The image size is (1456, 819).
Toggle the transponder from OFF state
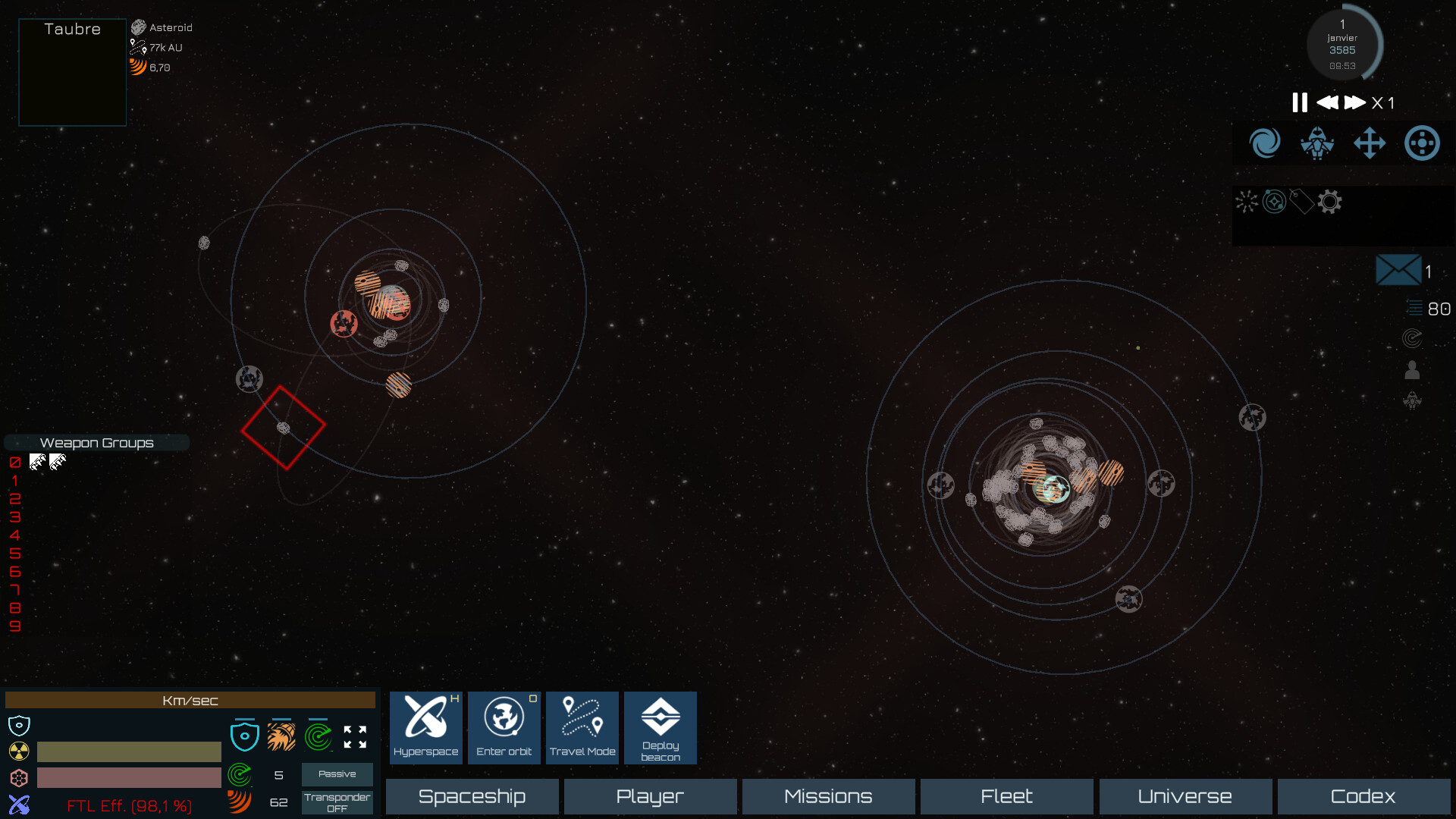pos(337,802)
